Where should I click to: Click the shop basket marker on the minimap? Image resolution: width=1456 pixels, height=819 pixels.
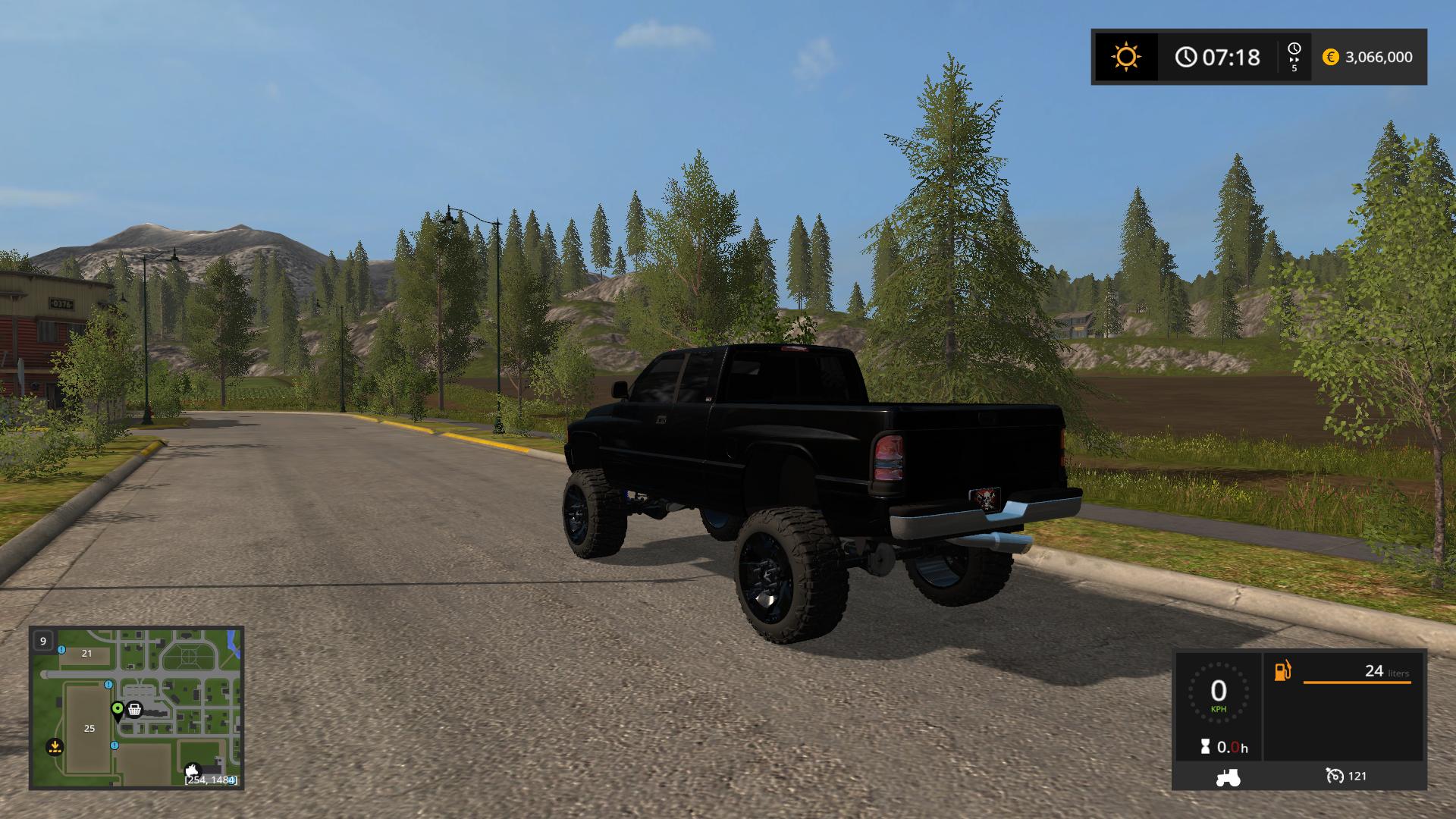point(135,710)
